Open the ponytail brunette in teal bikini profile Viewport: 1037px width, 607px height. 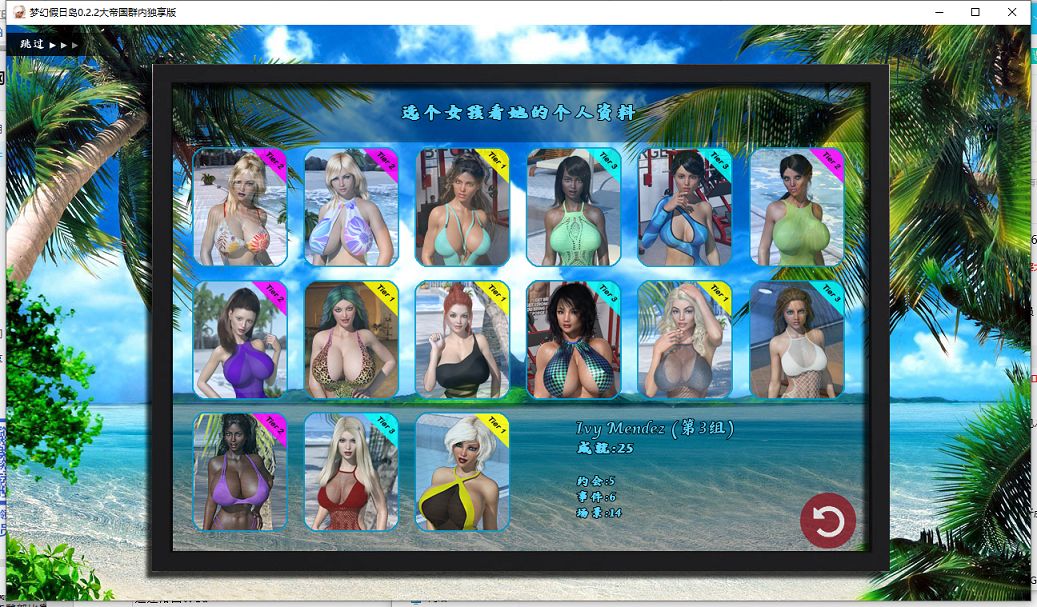point(462,207)
